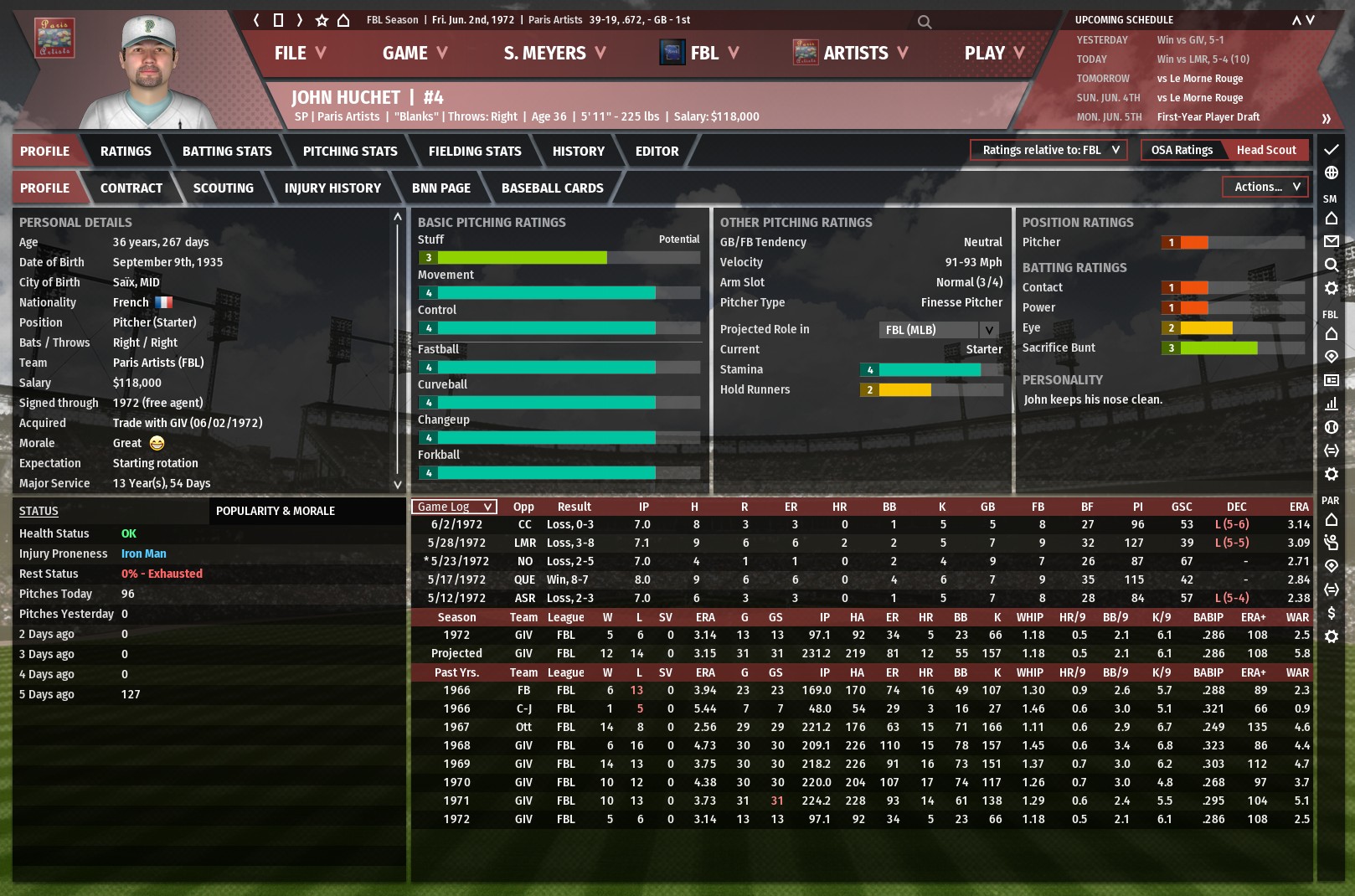The width and height of the screenshot is (1355, 896).
Task: Open the PLAY menu
Action: (993, 53)
